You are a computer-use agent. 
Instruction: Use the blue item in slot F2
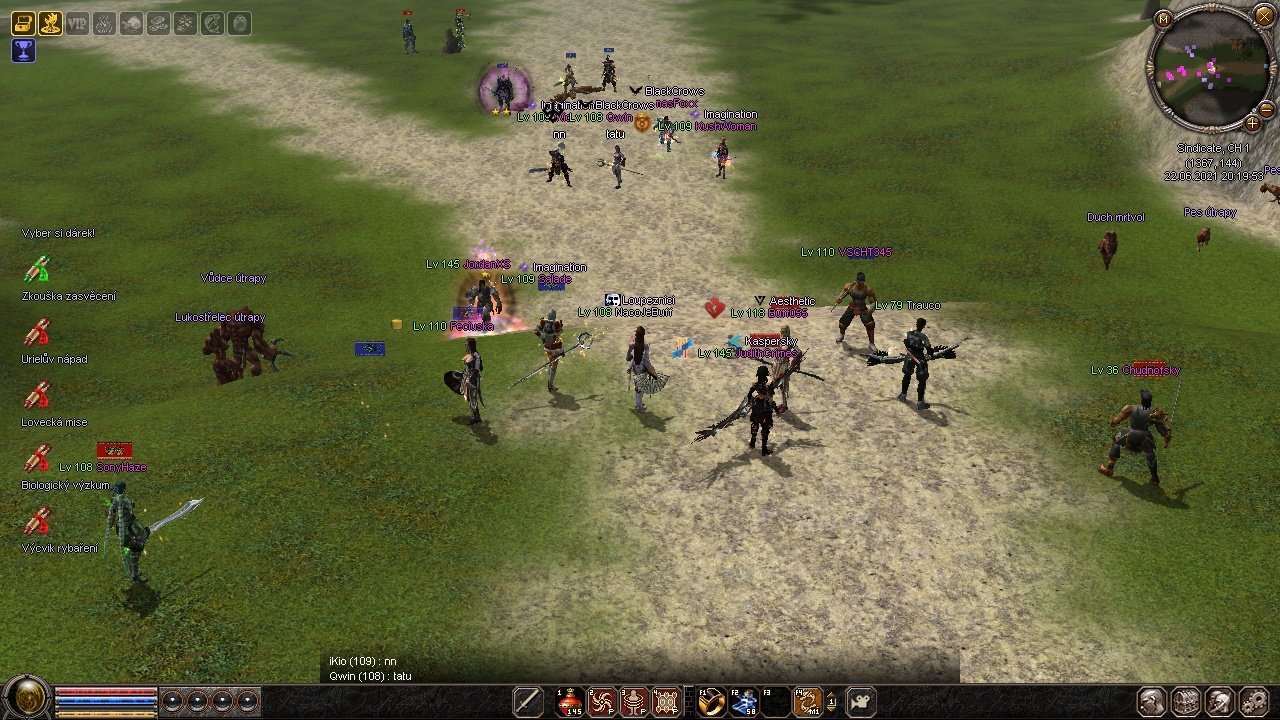743,702
